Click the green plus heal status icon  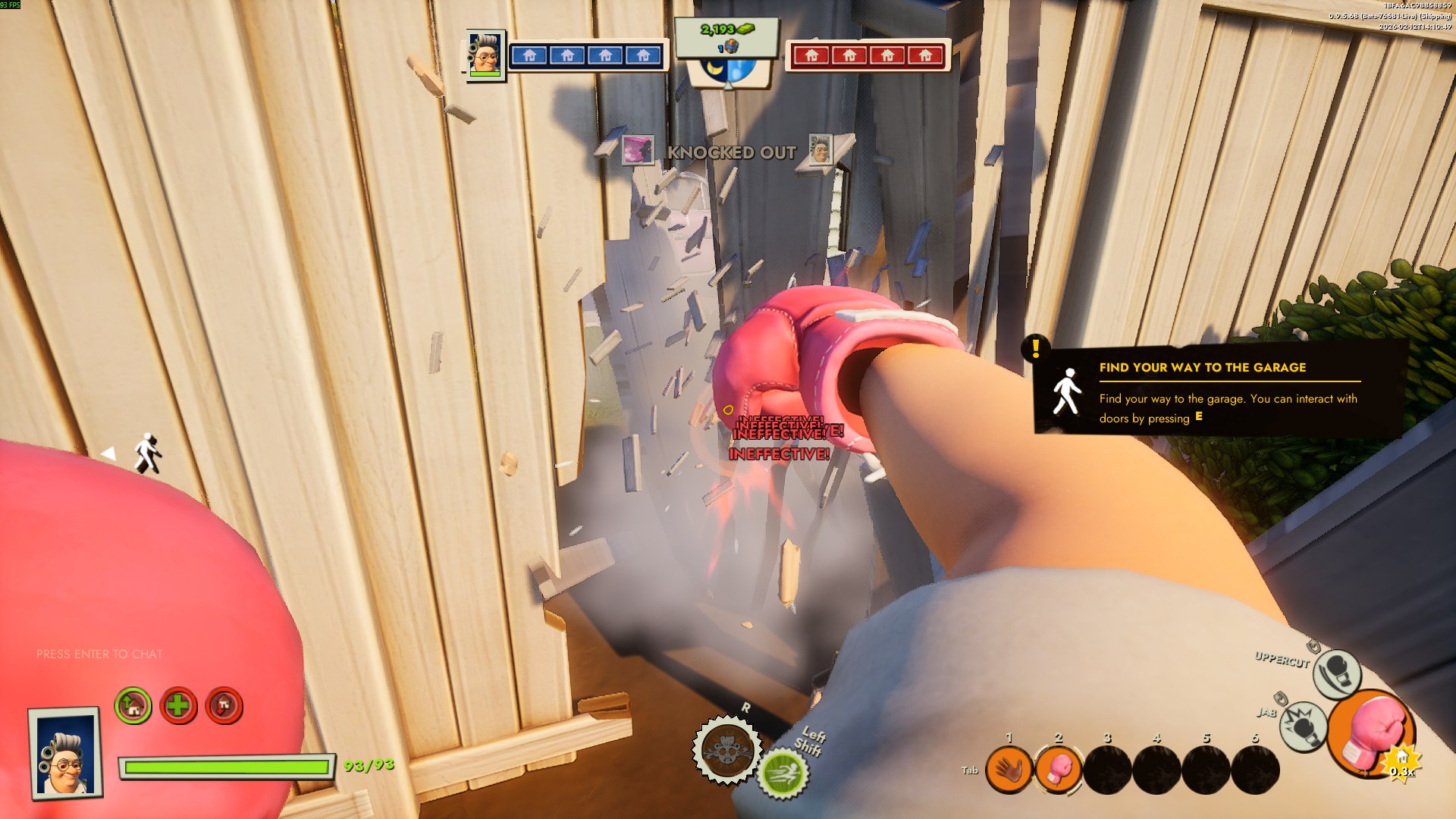(x=178, y=706)
